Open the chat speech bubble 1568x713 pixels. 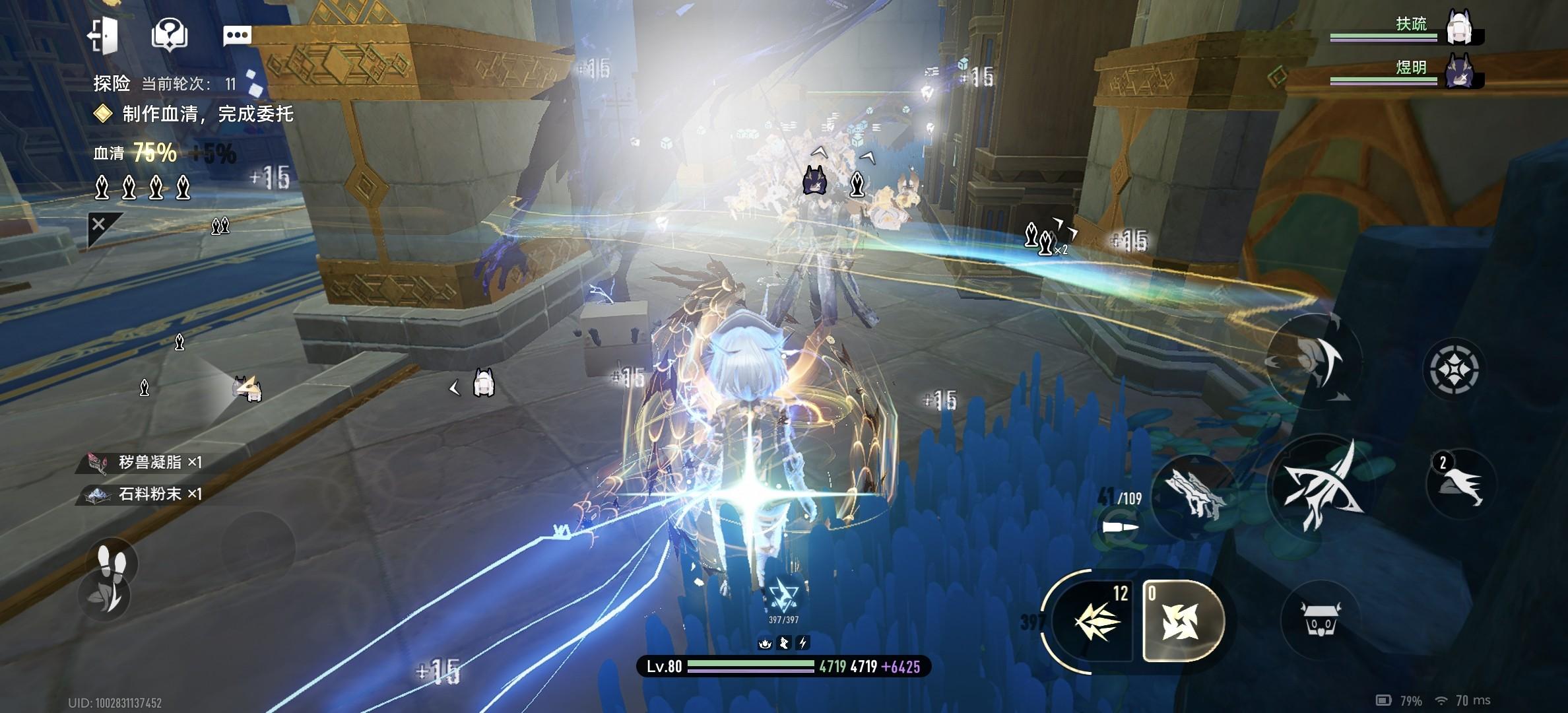(237, 35)
